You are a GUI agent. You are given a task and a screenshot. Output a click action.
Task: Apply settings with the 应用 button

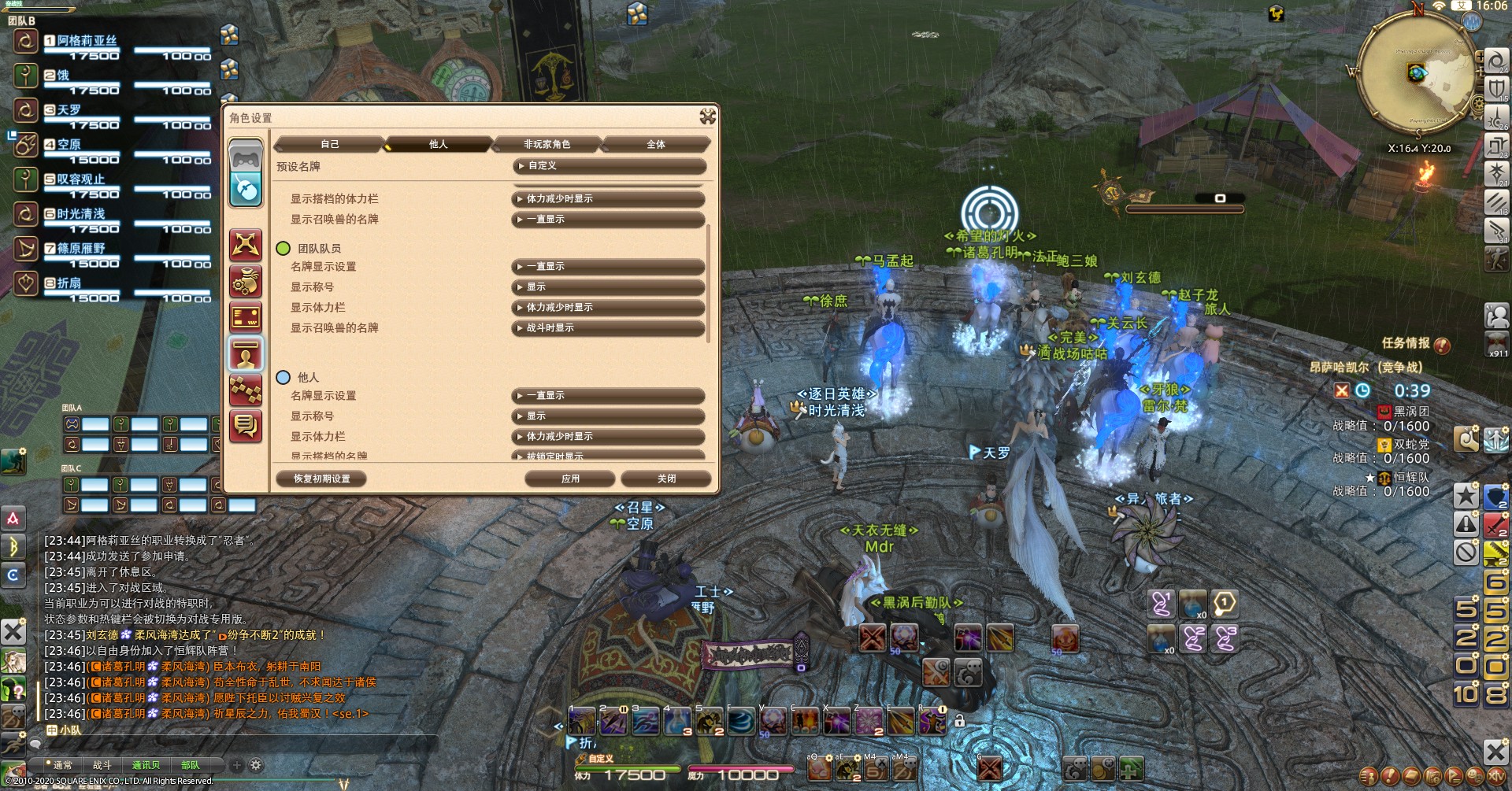tap(570, 479)
